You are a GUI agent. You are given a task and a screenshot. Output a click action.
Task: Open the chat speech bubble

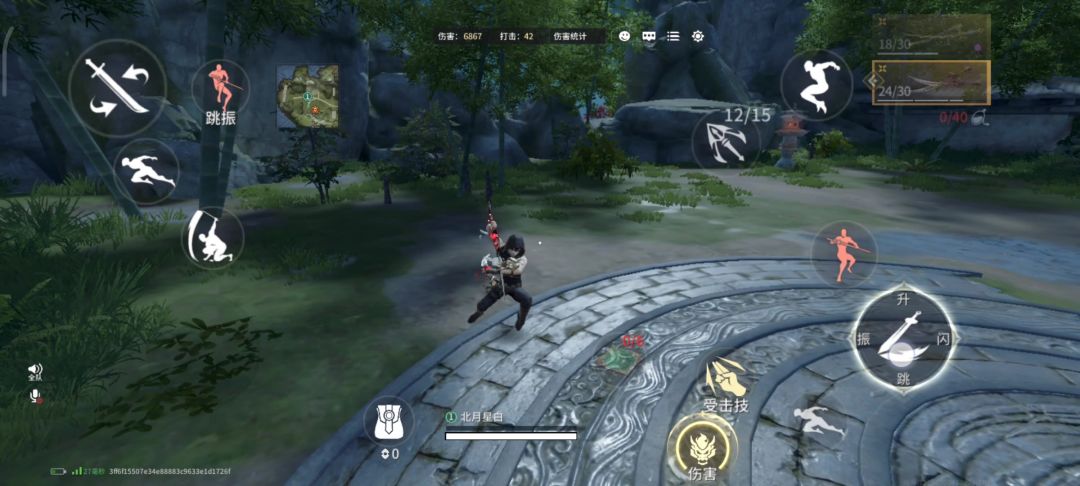[x=649, y=36]
